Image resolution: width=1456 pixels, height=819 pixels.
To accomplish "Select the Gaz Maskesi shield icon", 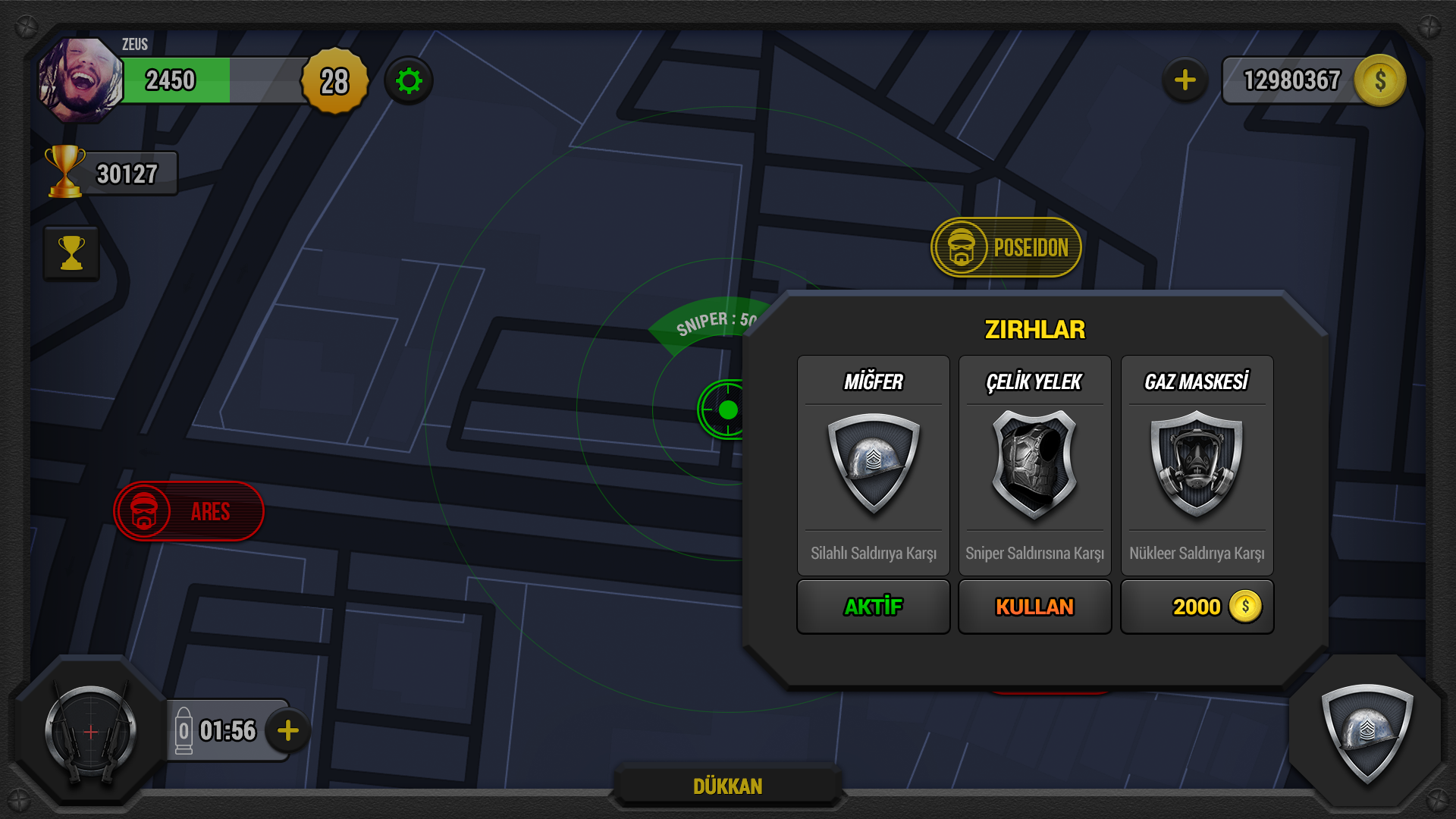I will click(x=1197, y=466).
